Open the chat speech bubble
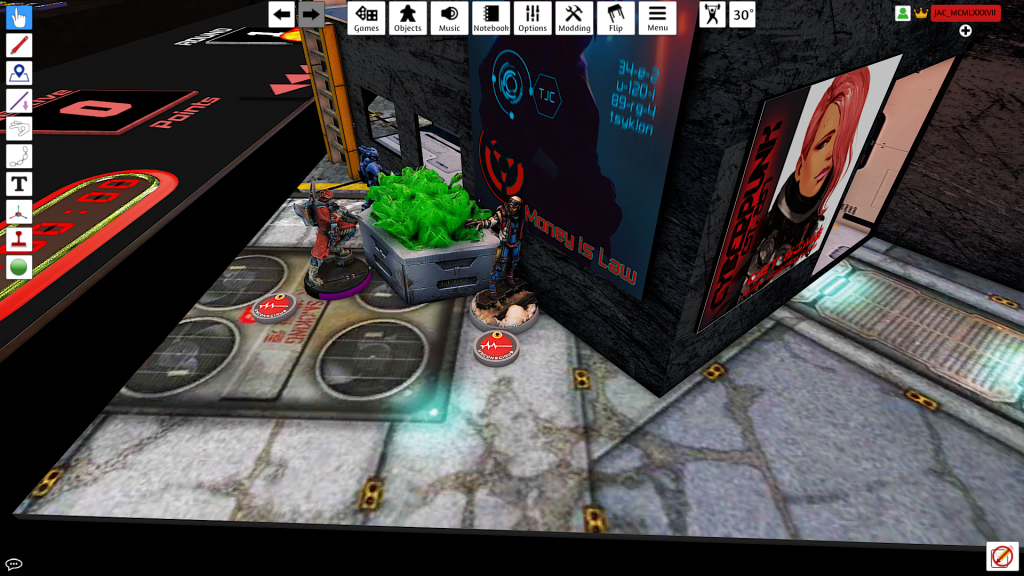The height and width of the screenshot is (576, 1024). (x=14, y=564)
